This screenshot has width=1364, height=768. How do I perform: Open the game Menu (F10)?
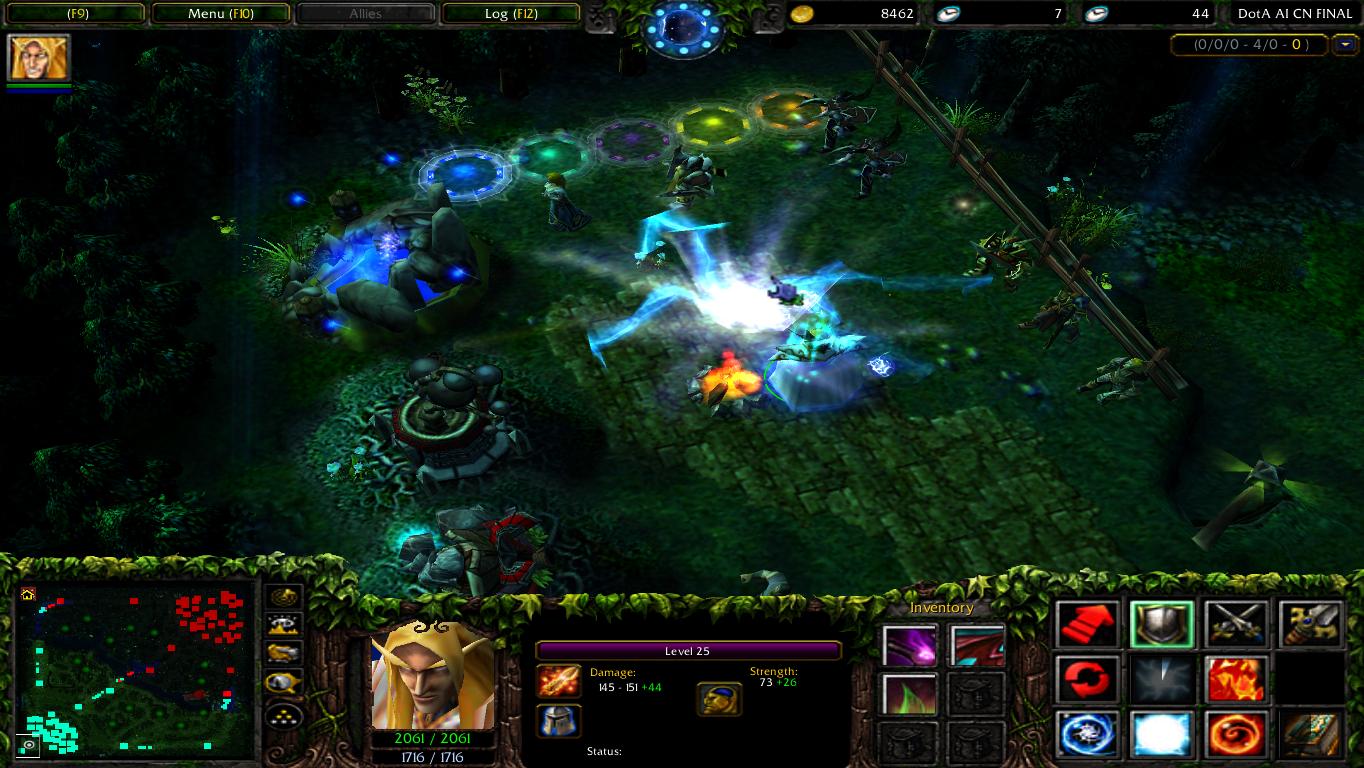tap(221, 14)
